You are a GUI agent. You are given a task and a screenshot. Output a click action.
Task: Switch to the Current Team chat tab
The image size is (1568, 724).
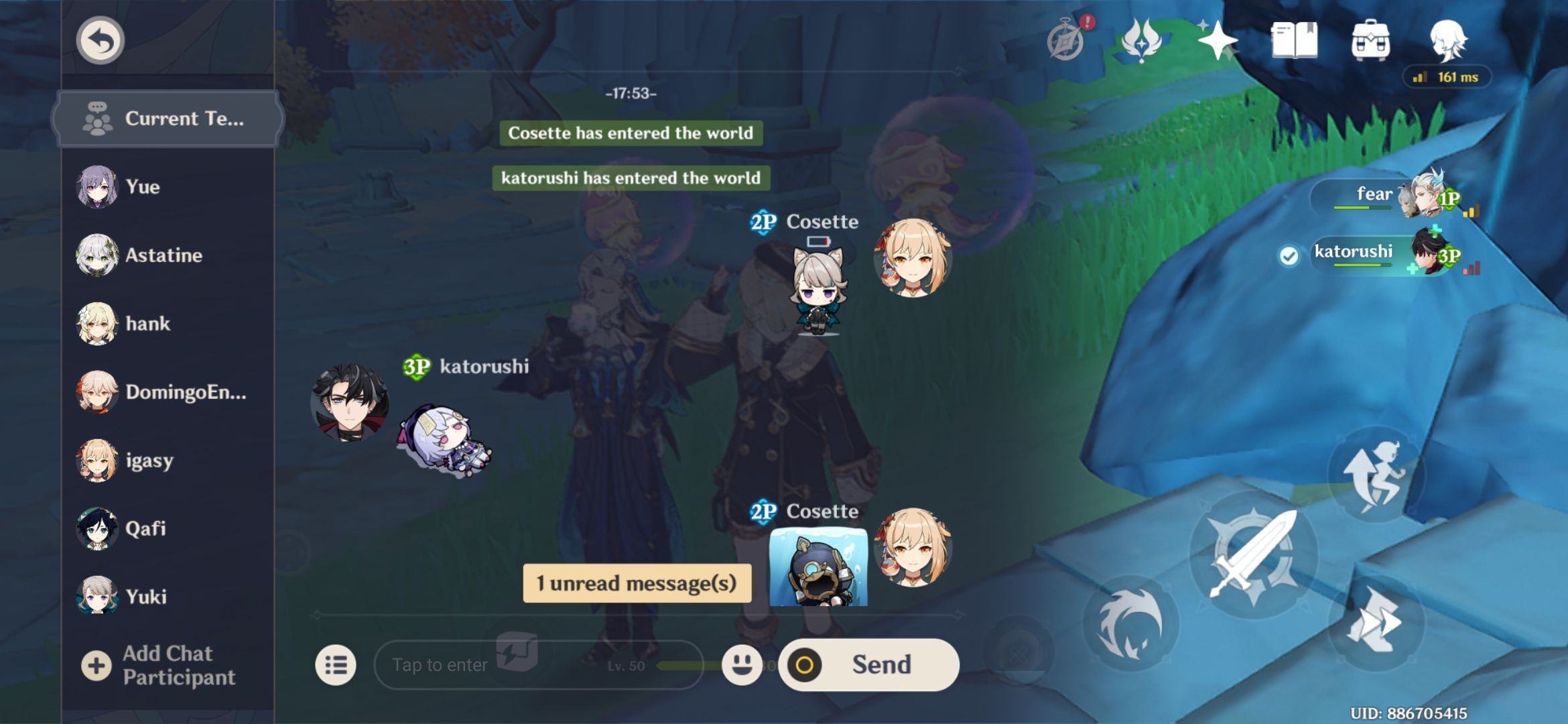click(166, 119)
